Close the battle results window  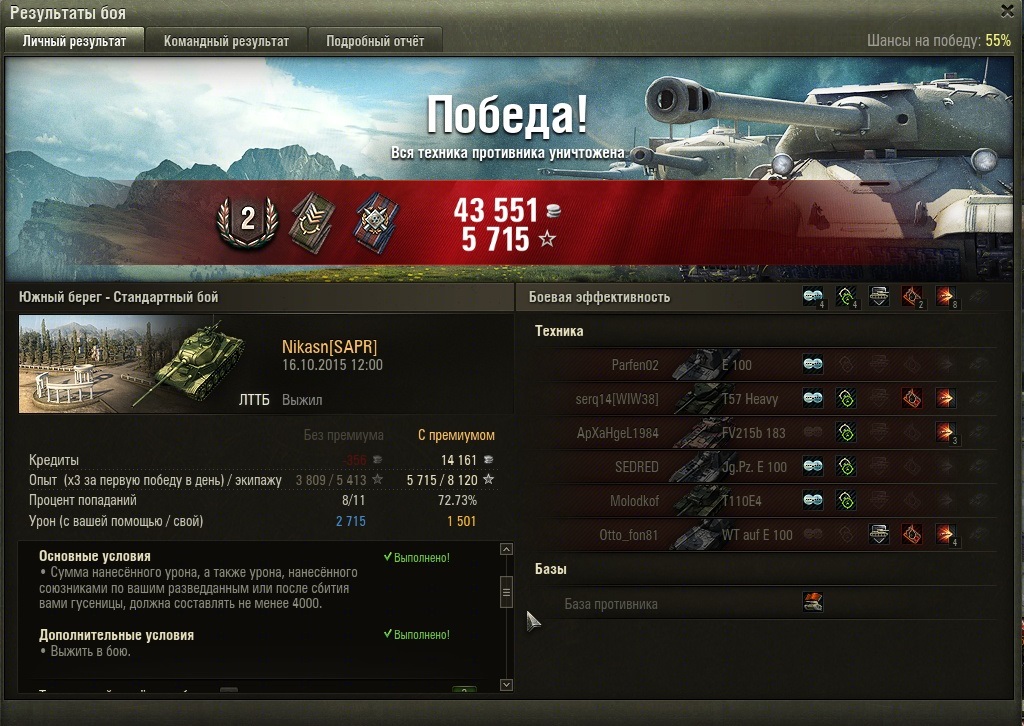tap(1007, 12)
